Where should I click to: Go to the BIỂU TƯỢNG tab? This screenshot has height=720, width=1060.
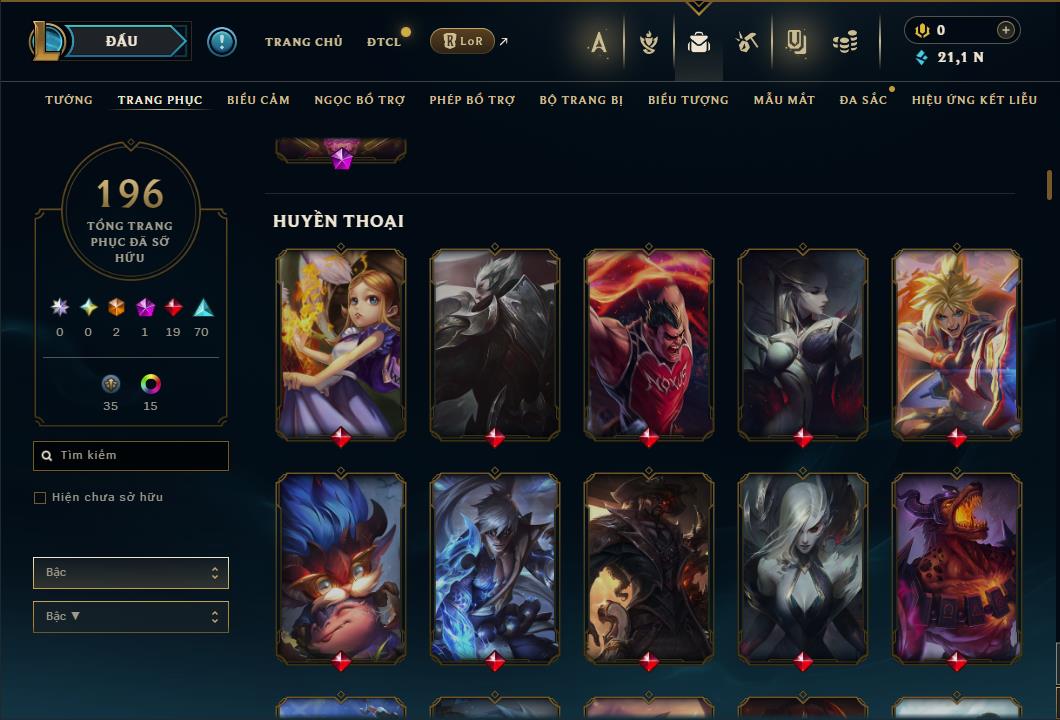(x=688, y=100)
